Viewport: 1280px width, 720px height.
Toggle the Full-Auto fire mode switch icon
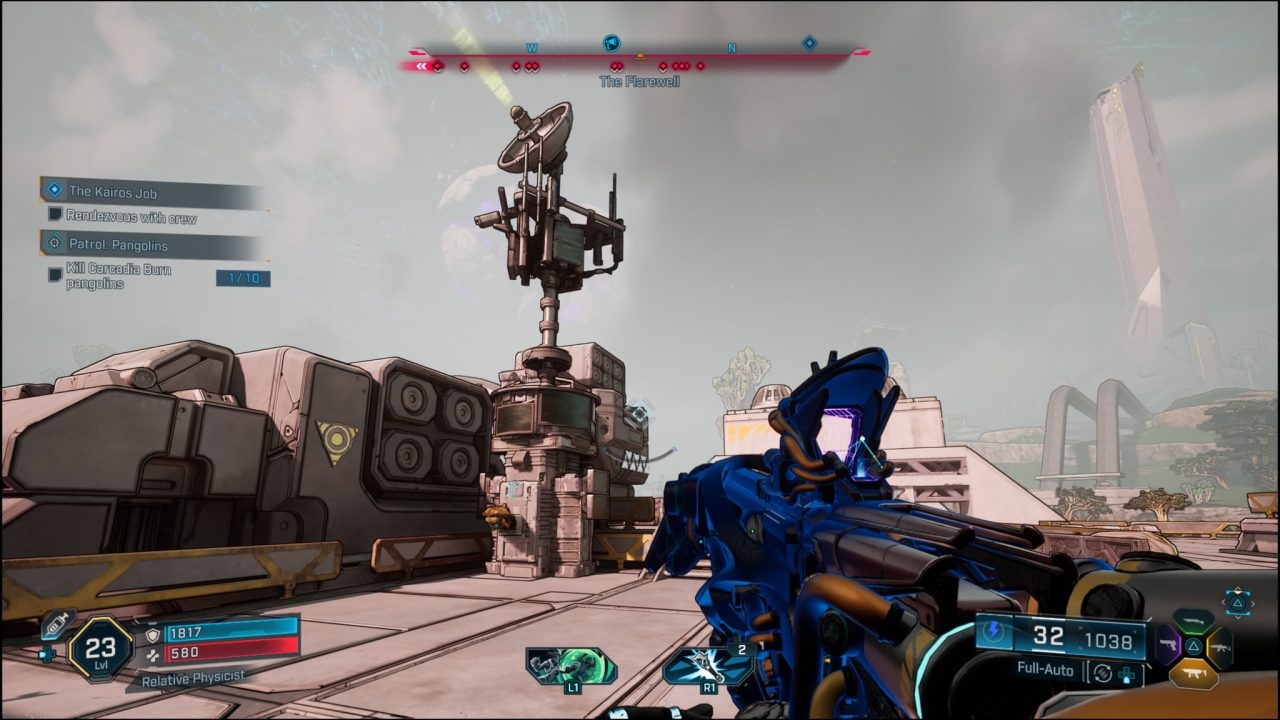[x=1101, y=672]
